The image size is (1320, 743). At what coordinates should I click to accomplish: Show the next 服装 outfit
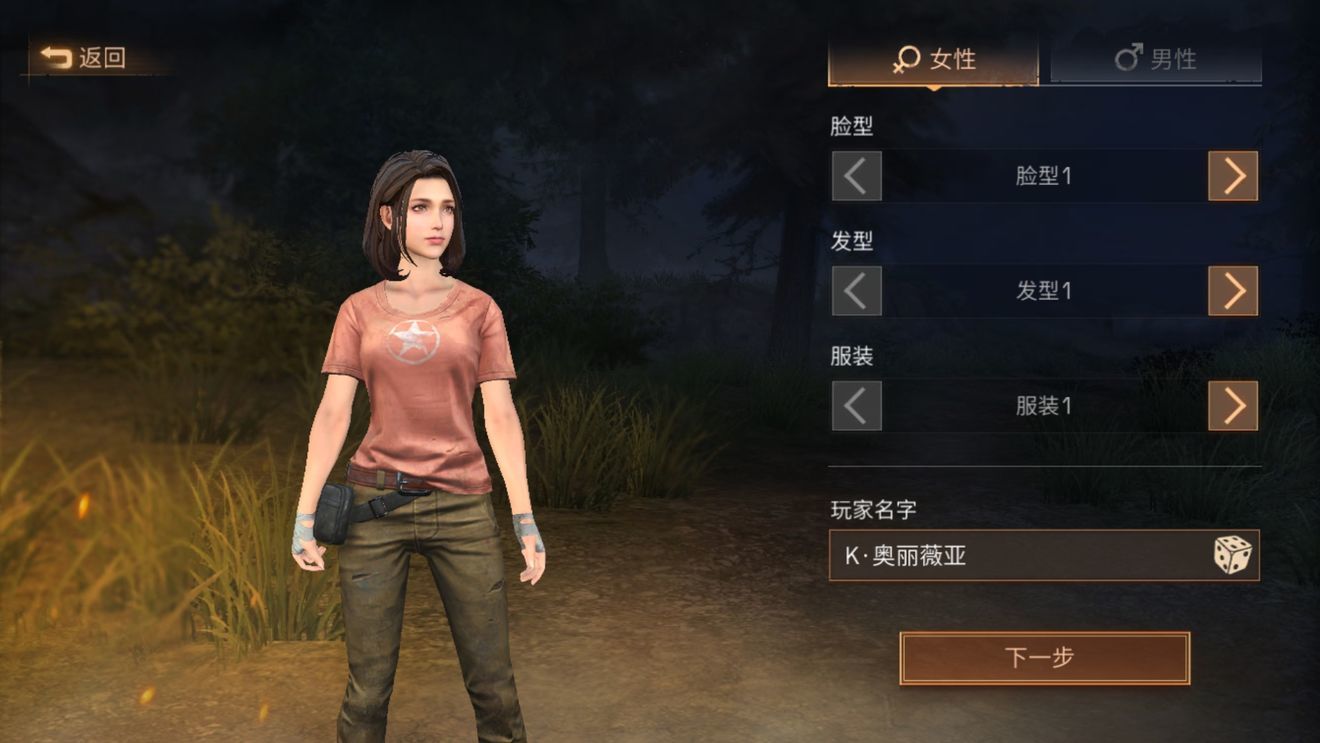[1233, 406]
